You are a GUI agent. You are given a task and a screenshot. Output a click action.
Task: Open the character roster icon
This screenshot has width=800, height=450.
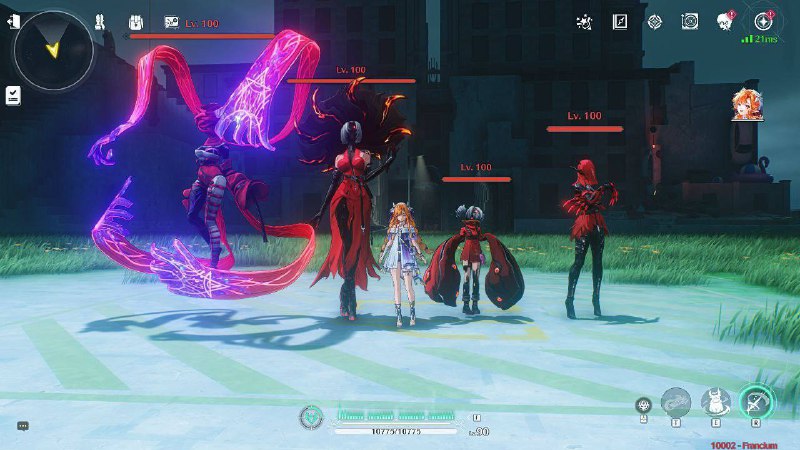pyautogui.click(x=100, y=22)
